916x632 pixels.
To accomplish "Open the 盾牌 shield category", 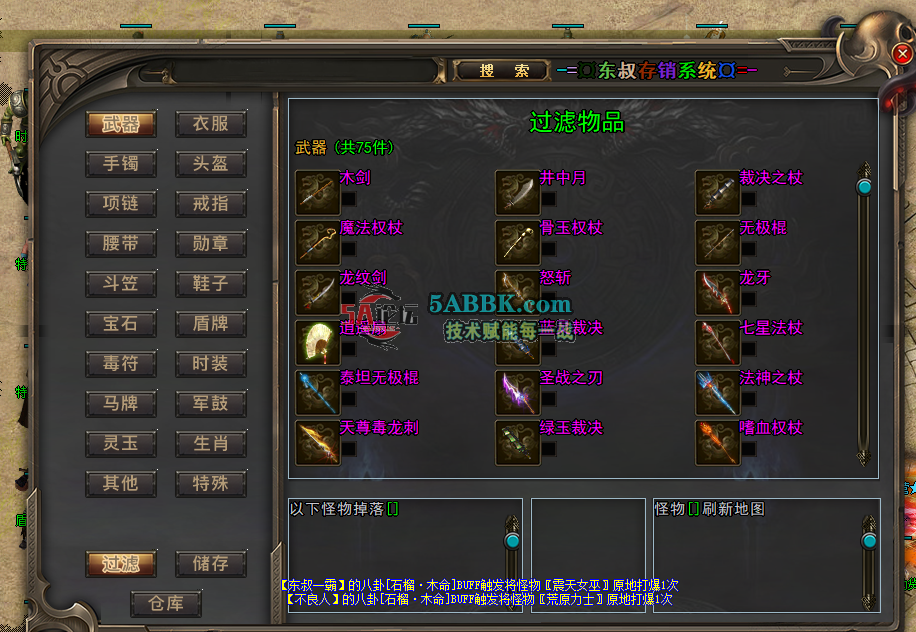I will 211,324.
